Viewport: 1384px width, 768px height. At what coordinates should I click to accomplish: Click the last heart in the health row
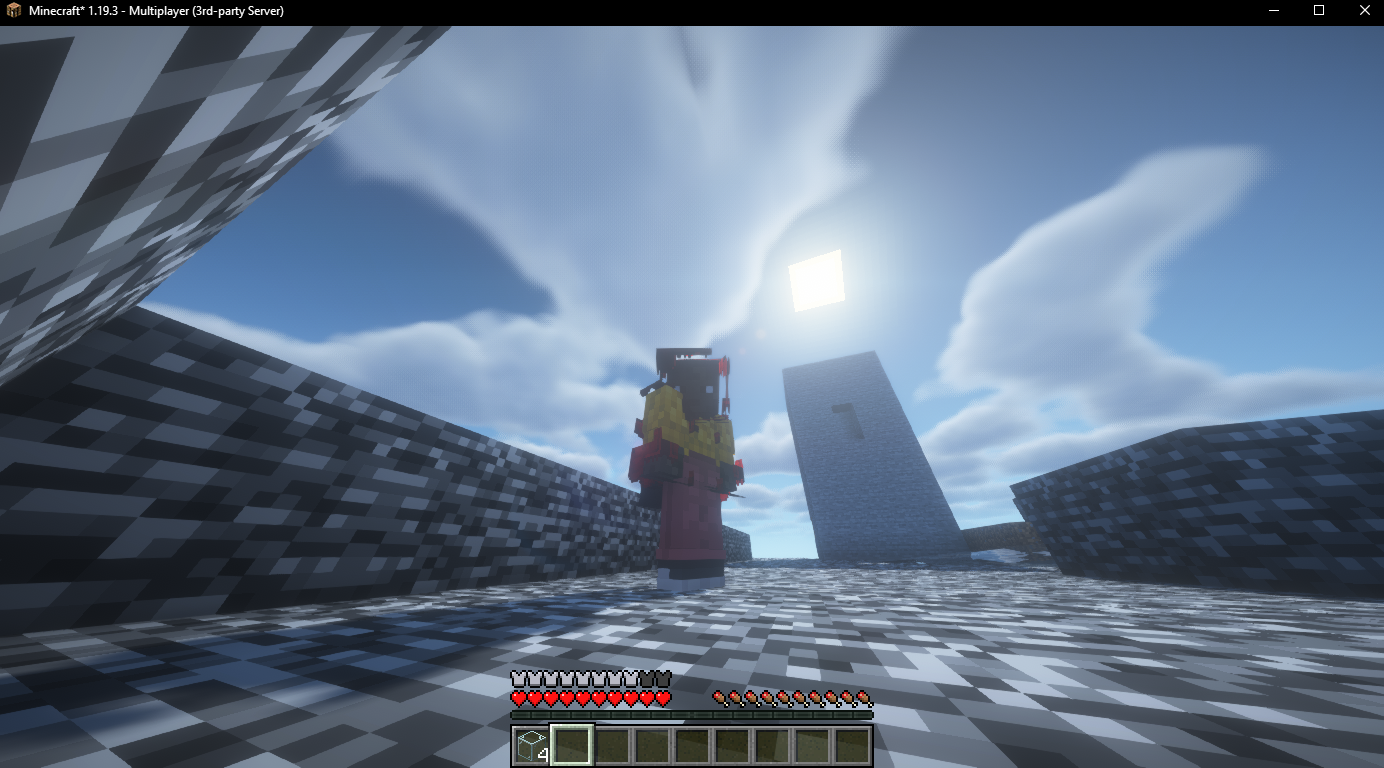tap(663, 697)
